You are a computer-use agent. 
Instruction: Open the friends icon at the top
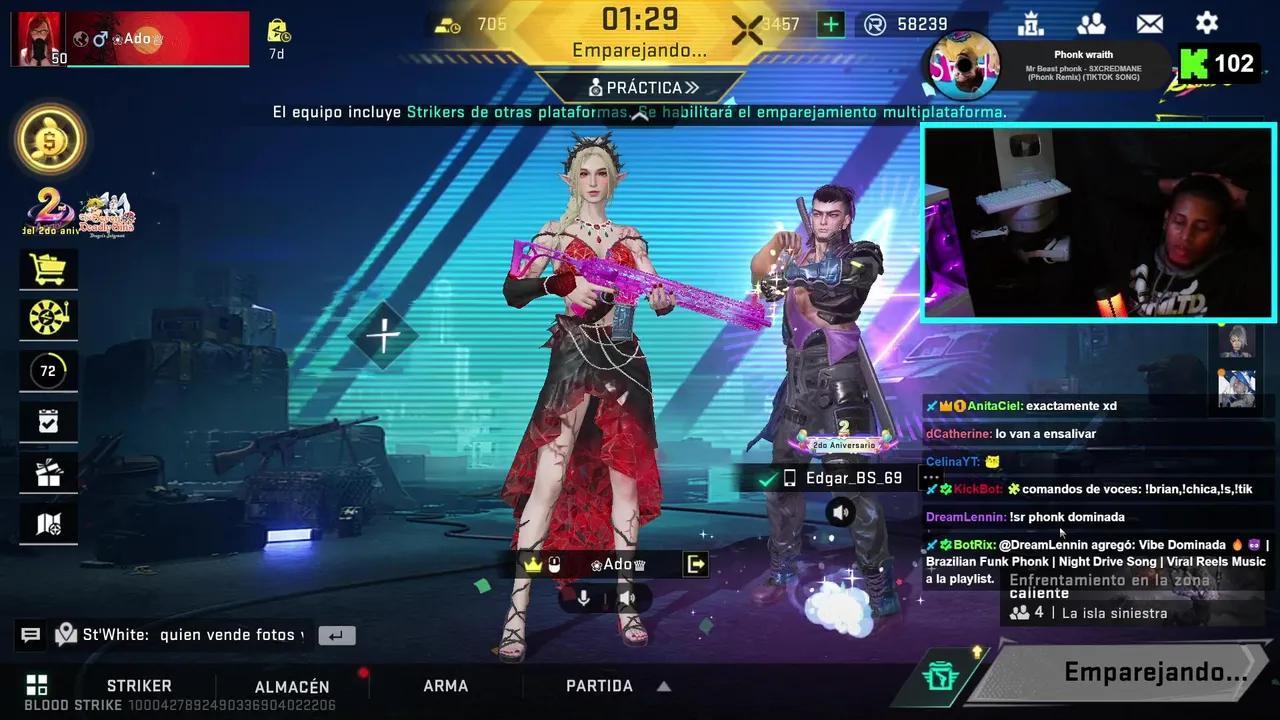tap(1091, 23)
